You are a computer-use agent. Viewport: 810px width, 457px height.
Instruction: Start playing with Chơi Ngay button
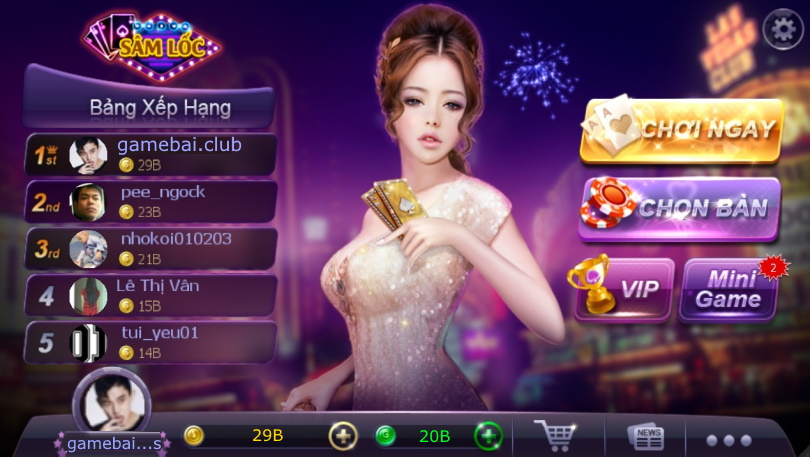point(681,129)
